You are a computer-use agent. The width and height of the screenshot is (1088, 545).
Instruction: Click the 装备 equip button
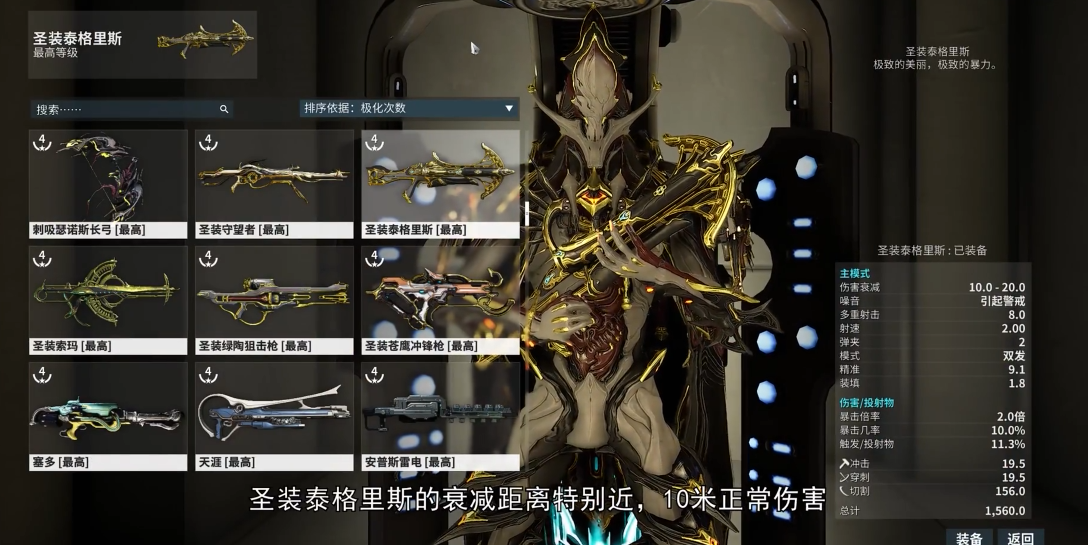[x=969, y=538]
